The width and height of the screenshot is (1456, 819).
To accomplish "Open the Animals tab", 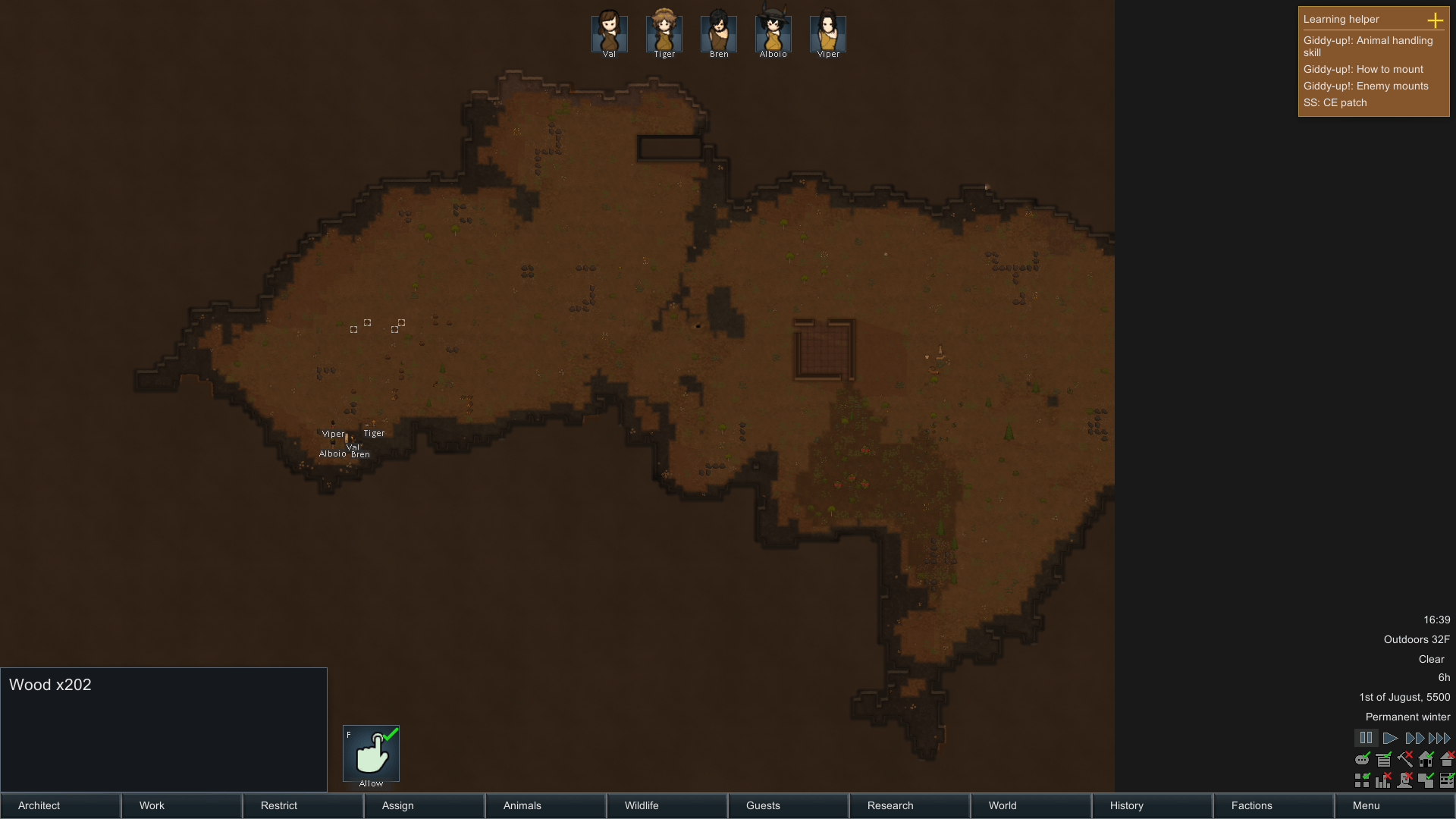I will (522, 806).
